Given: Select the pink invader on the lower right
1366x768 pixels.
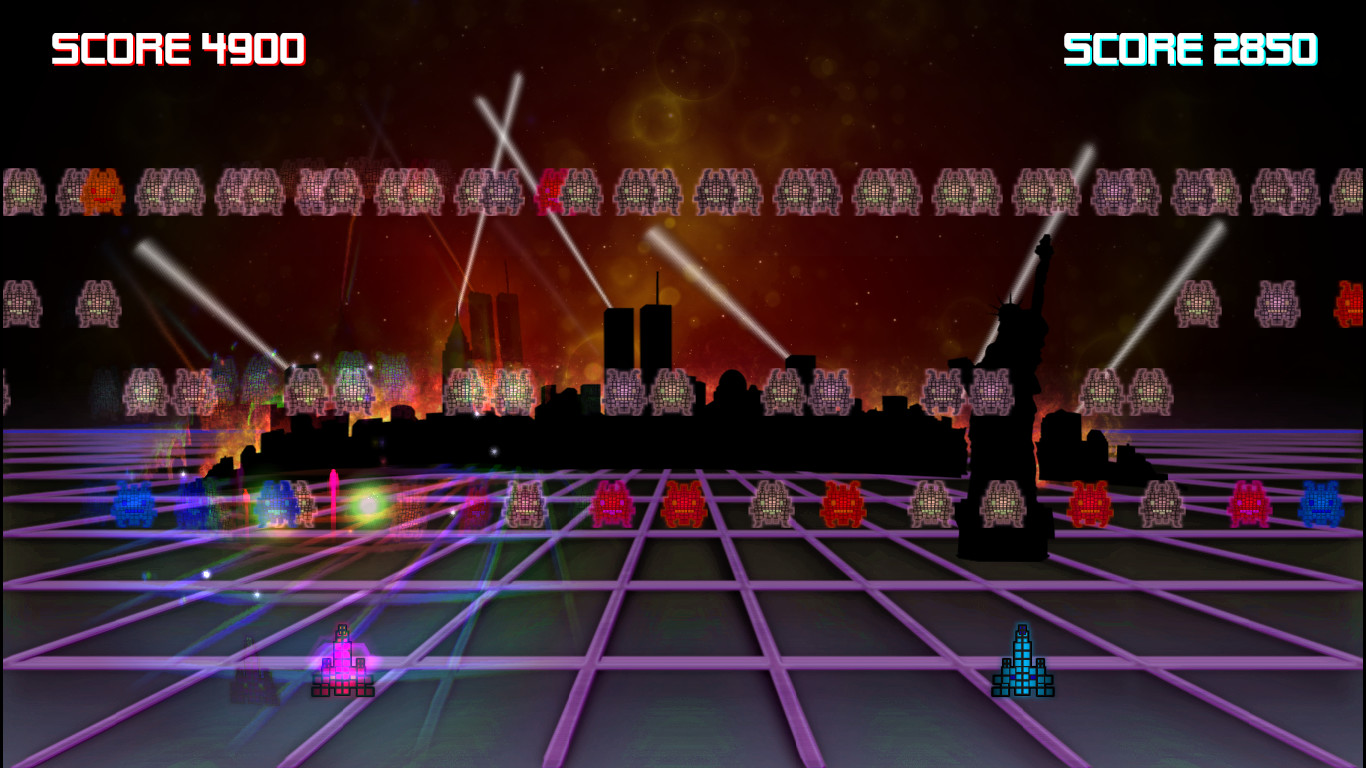Looking at the screenshot, I should coord(1250,505).
